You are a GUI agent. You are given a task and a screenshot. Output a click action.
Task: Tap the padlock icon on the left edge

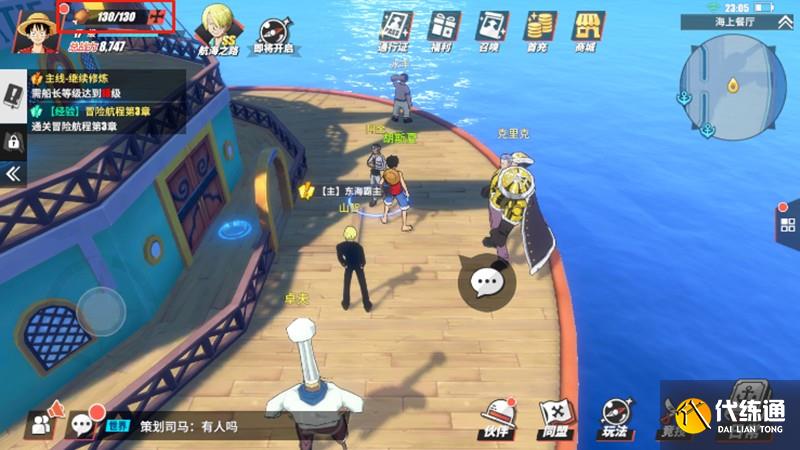(x=14, y=142)
